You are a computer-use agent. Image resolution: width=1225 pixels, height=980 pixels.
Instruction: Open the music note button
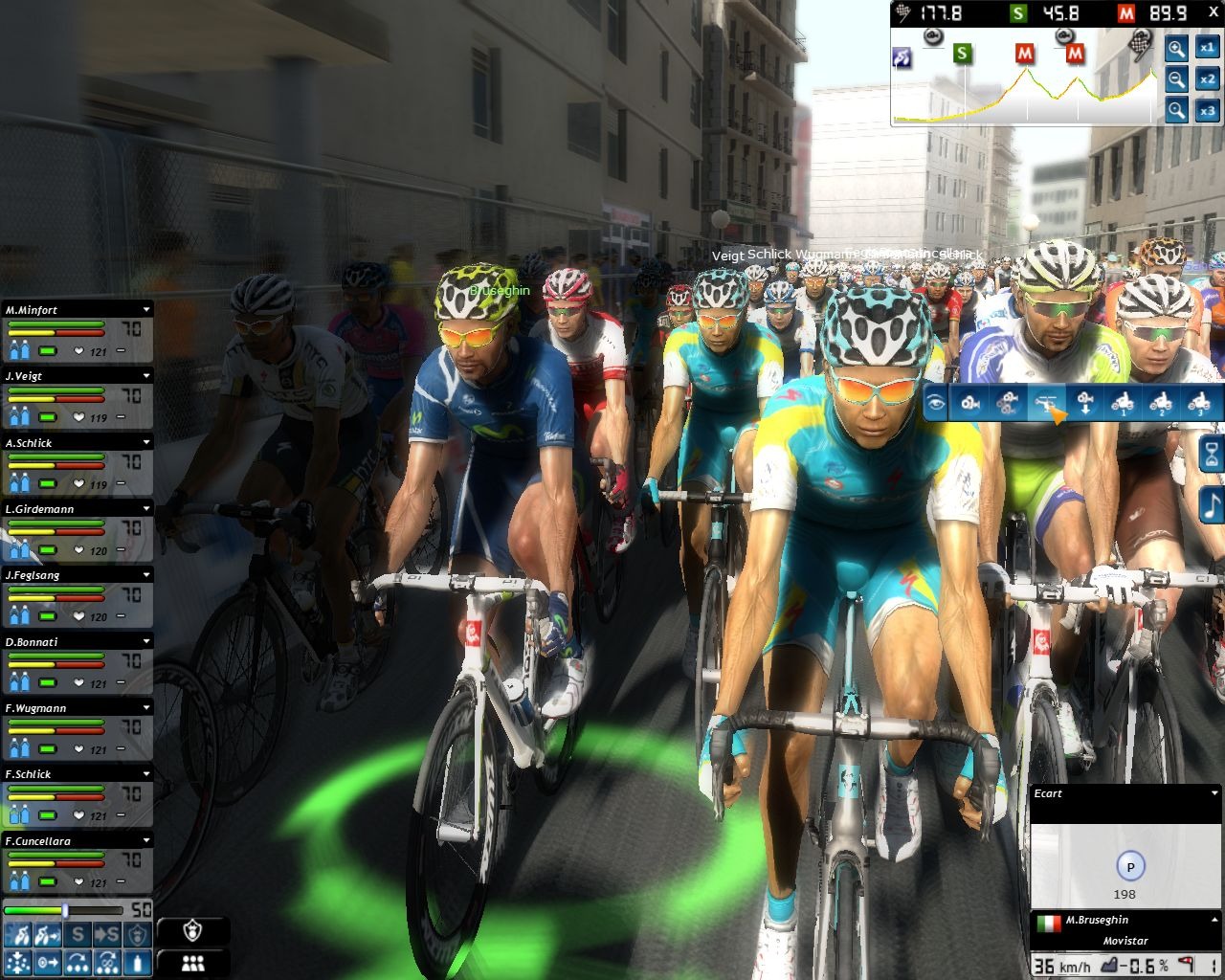click(1212, 504)
